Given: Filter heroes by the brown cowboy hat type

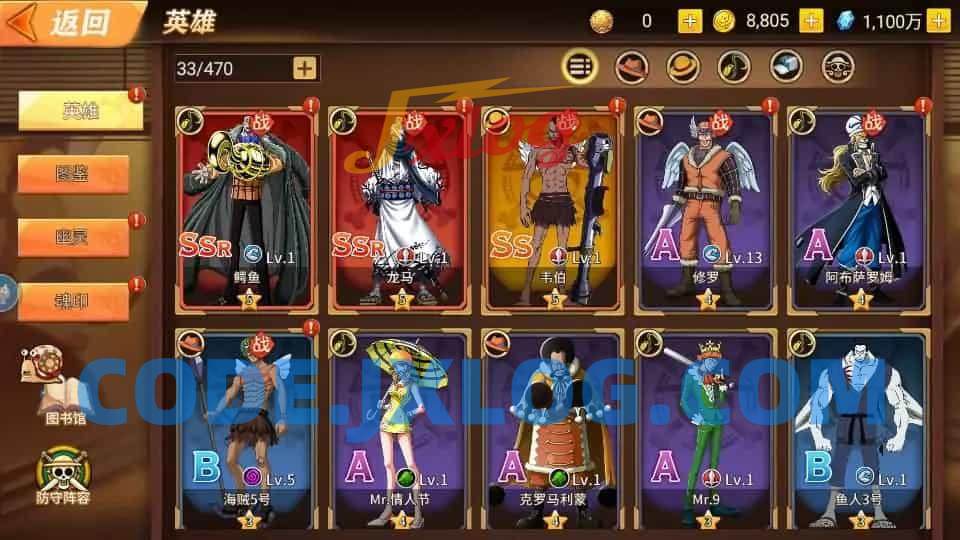Looking at the screenshot, I should pyautogui.click(x=631, y=67).
